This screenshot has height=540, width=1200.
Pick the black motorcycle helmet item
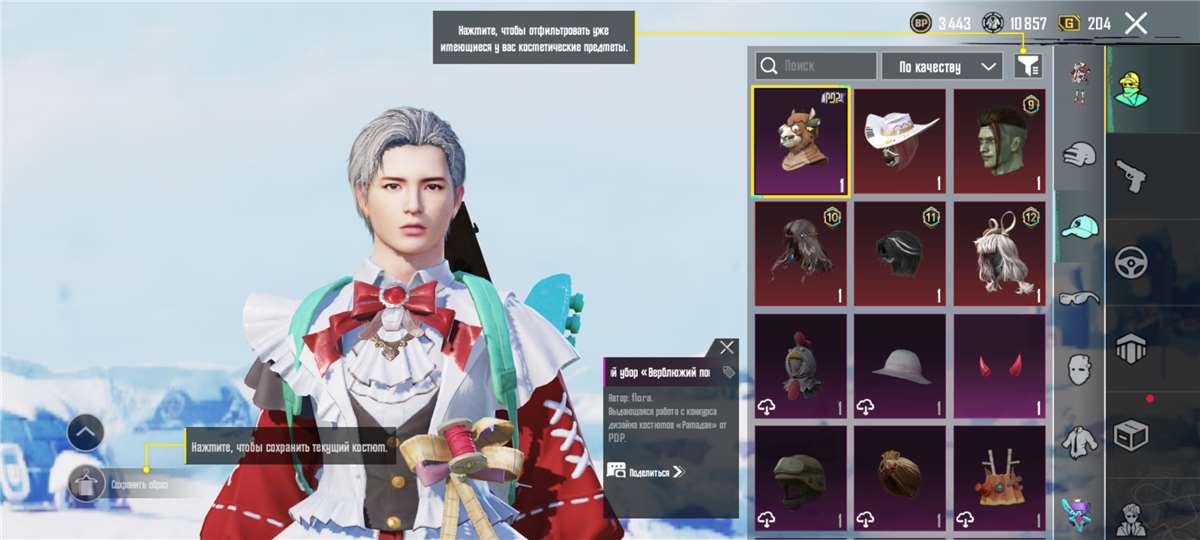tap(899, 254)
